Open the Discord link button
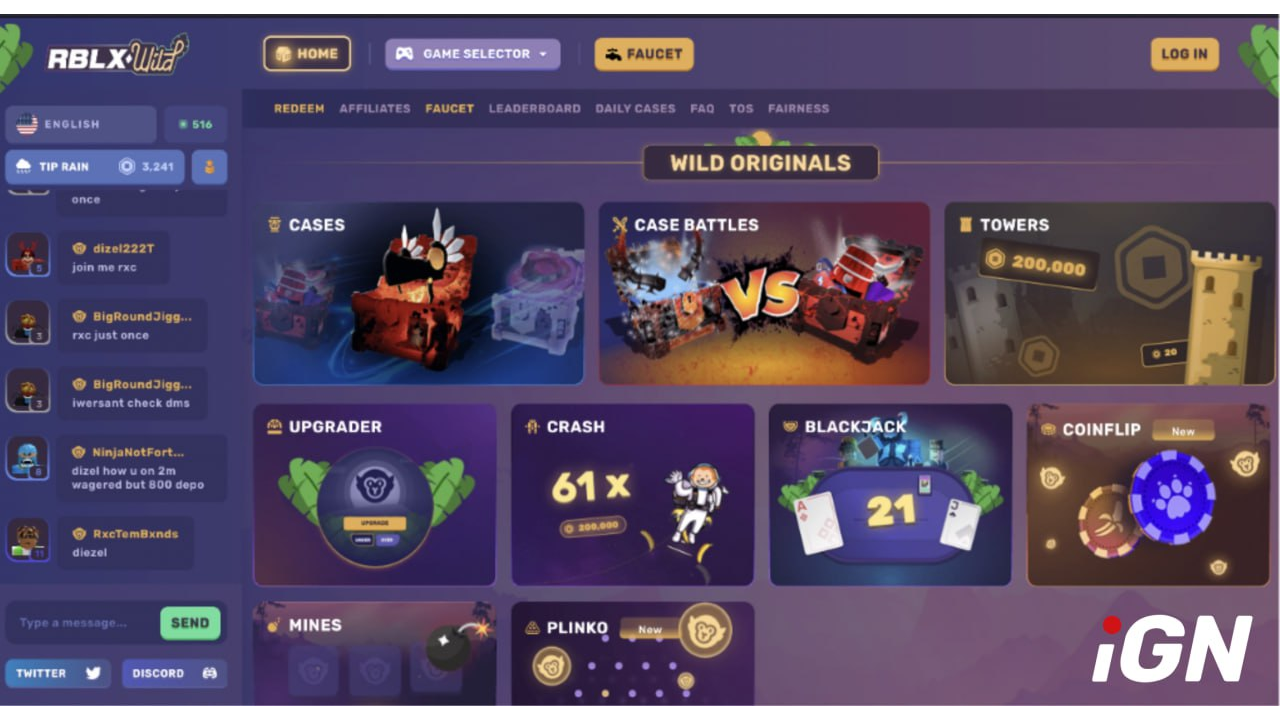This screenshot has height=720, width=1280. point(174,673)
